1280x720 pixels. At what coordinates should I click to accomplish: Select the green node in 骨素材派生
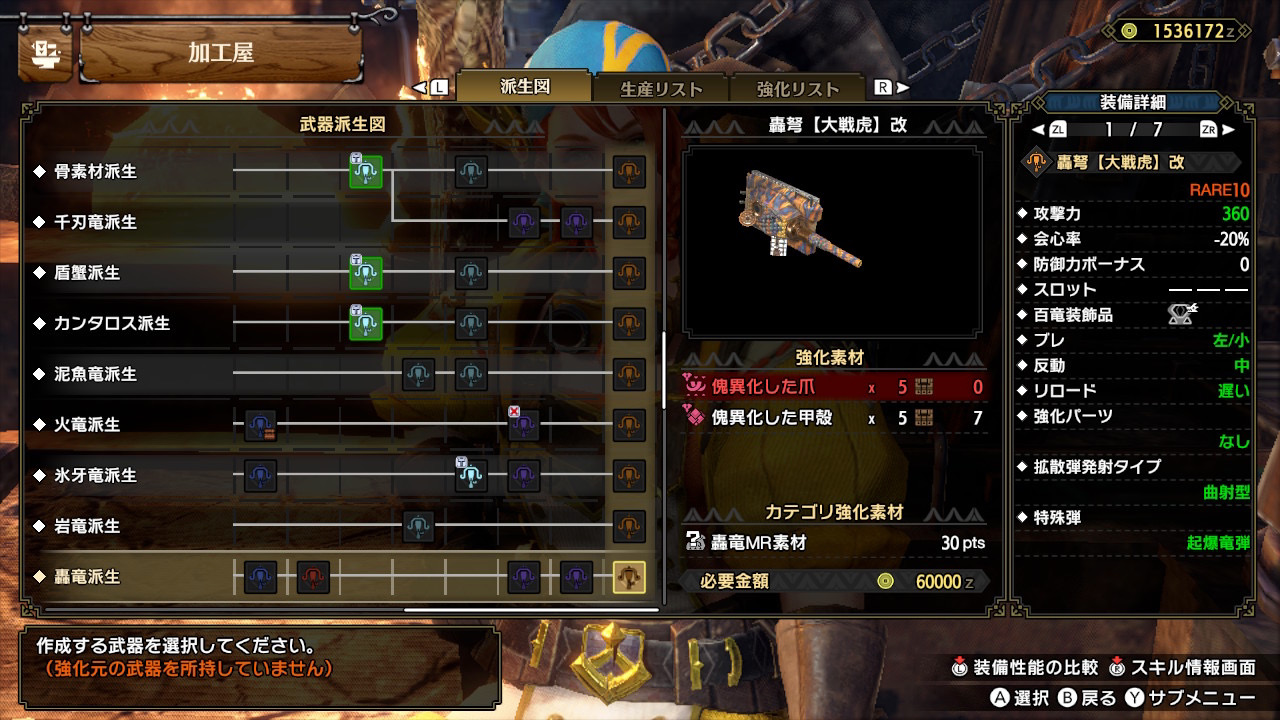coord(366,172)
